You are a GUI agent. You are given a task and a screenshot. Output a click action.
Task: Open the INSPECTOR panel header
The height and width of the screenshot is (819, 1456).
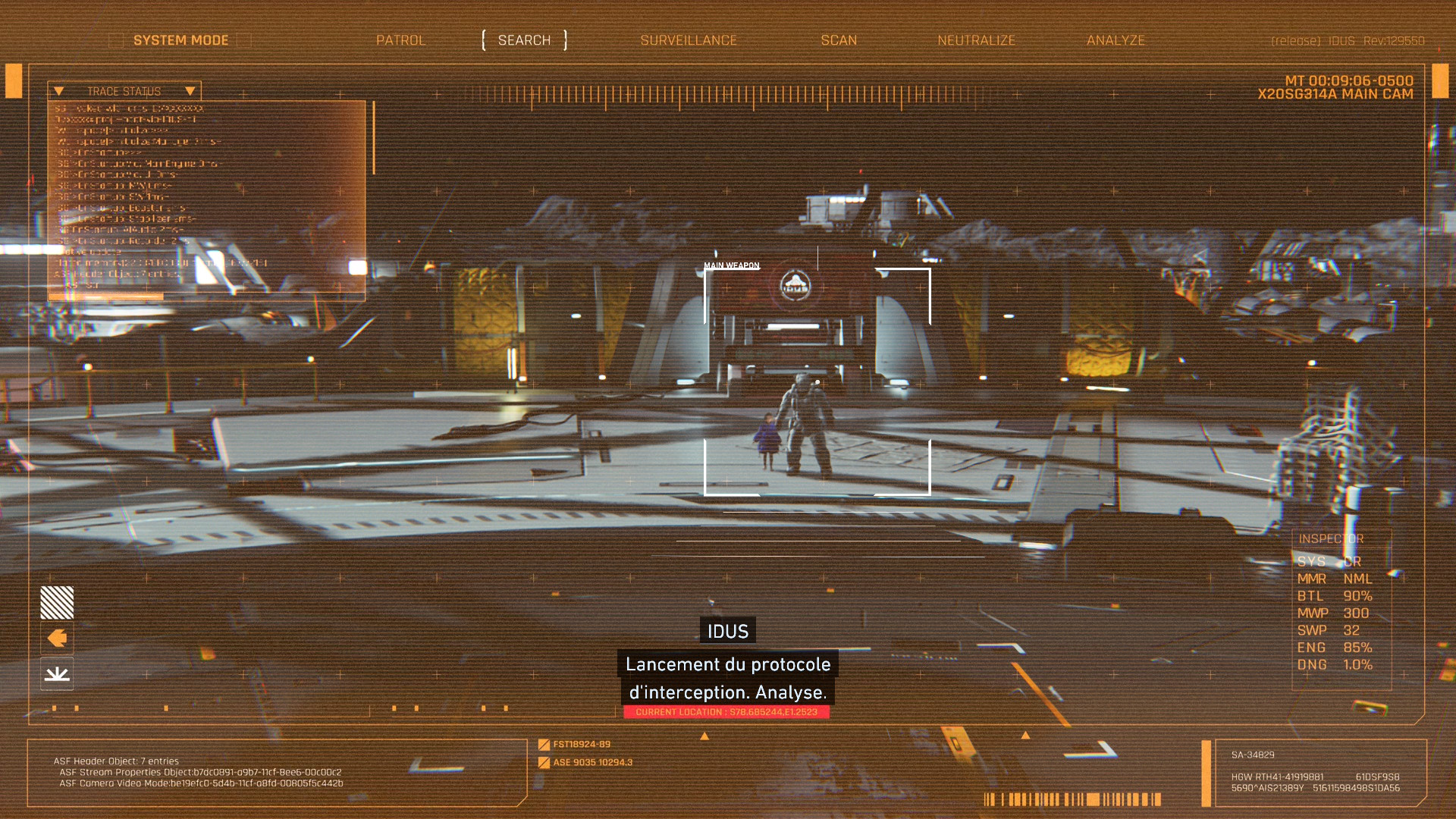point(1331,538)
